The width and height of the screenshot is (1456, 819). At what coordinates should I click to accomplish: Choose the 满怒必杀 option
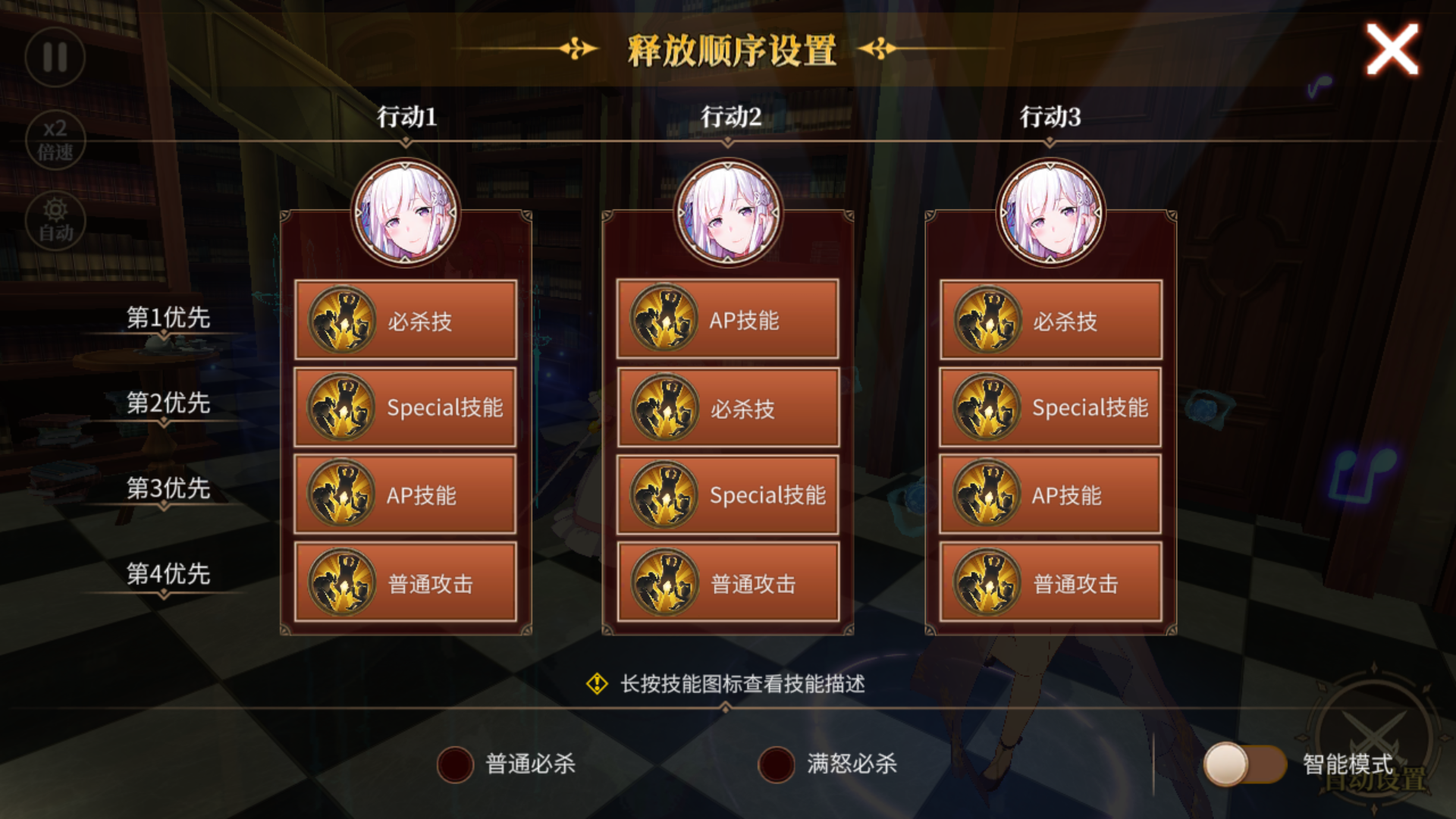point(775,765)
